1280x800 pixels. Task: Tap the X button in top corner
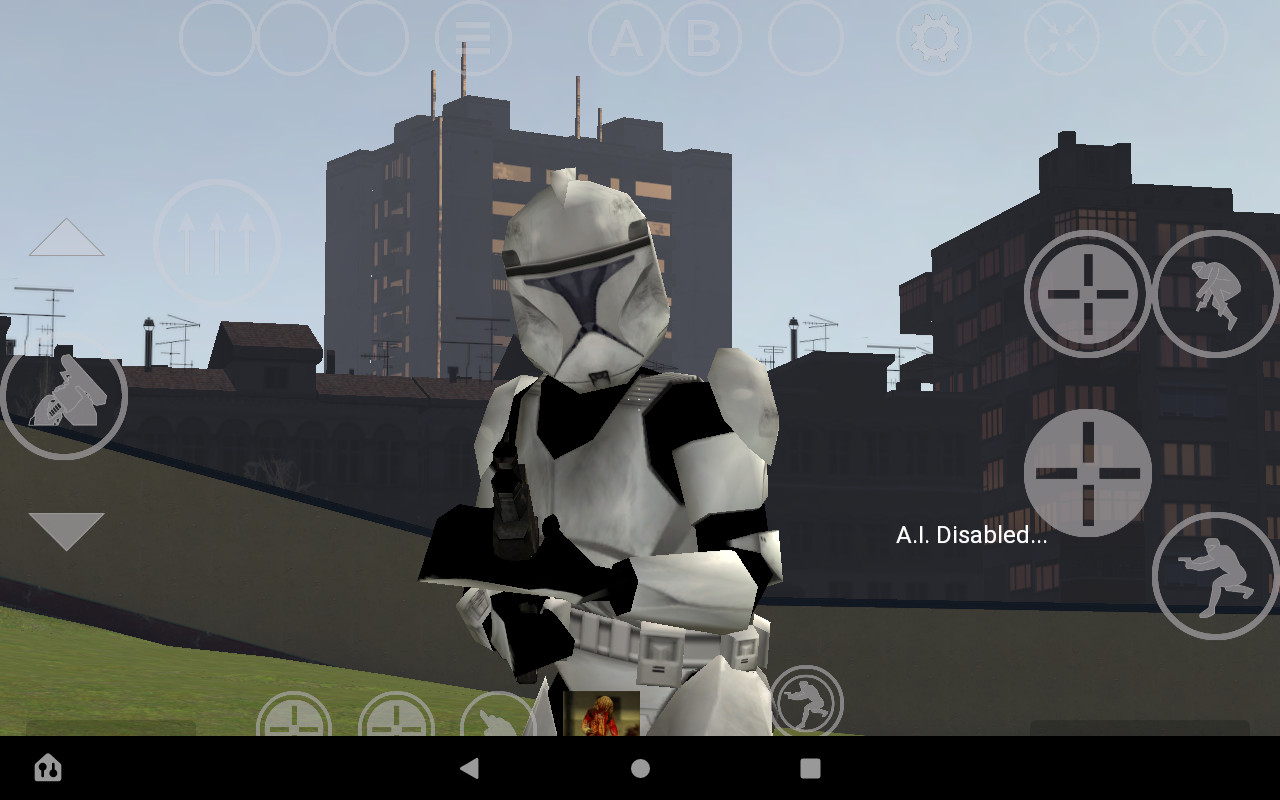click(x=1187, y=38)
